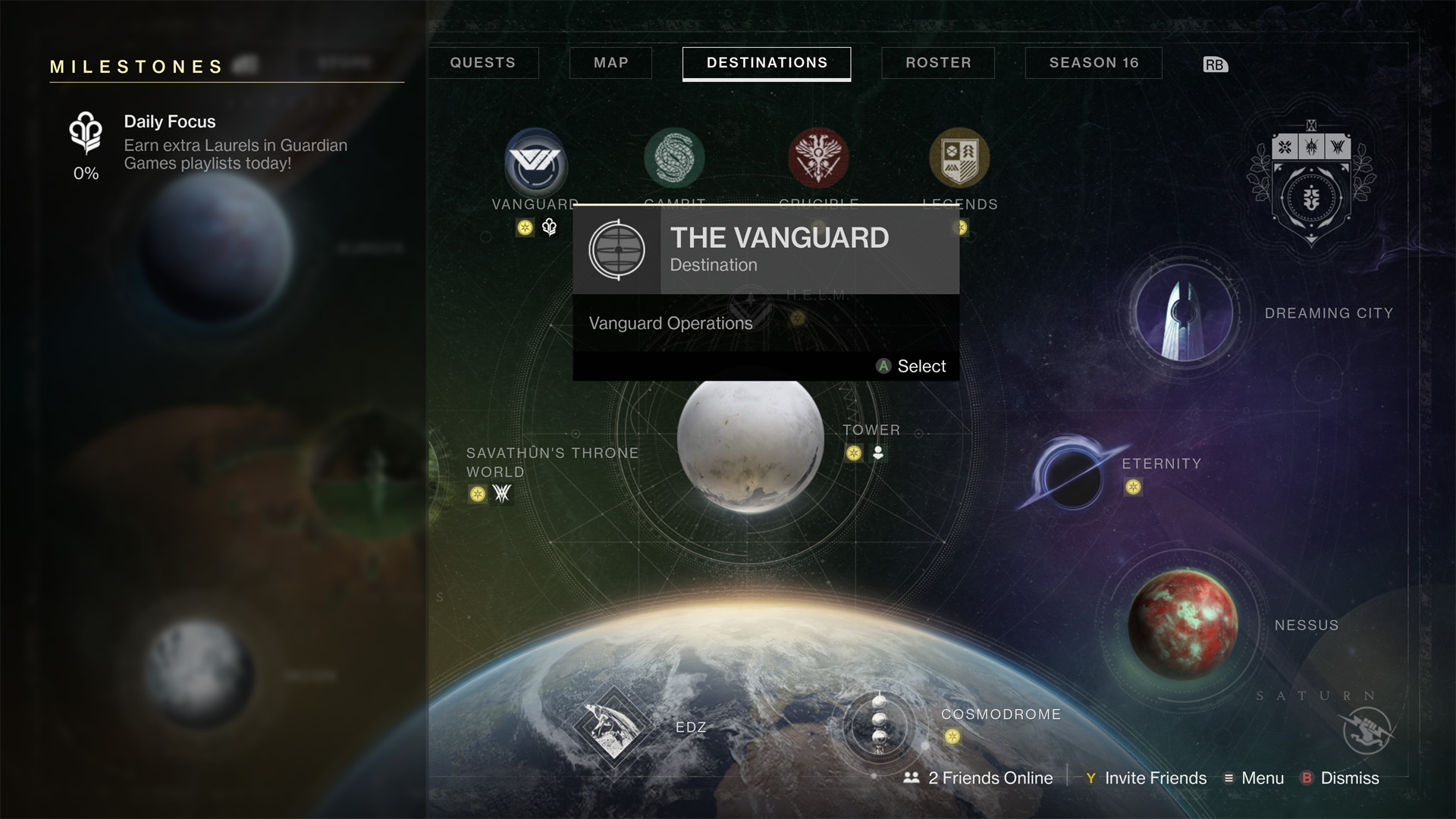The width and height of the screenshot is (1456, 819).
Task: Open the Tower destination
Action: click(871, 431)
